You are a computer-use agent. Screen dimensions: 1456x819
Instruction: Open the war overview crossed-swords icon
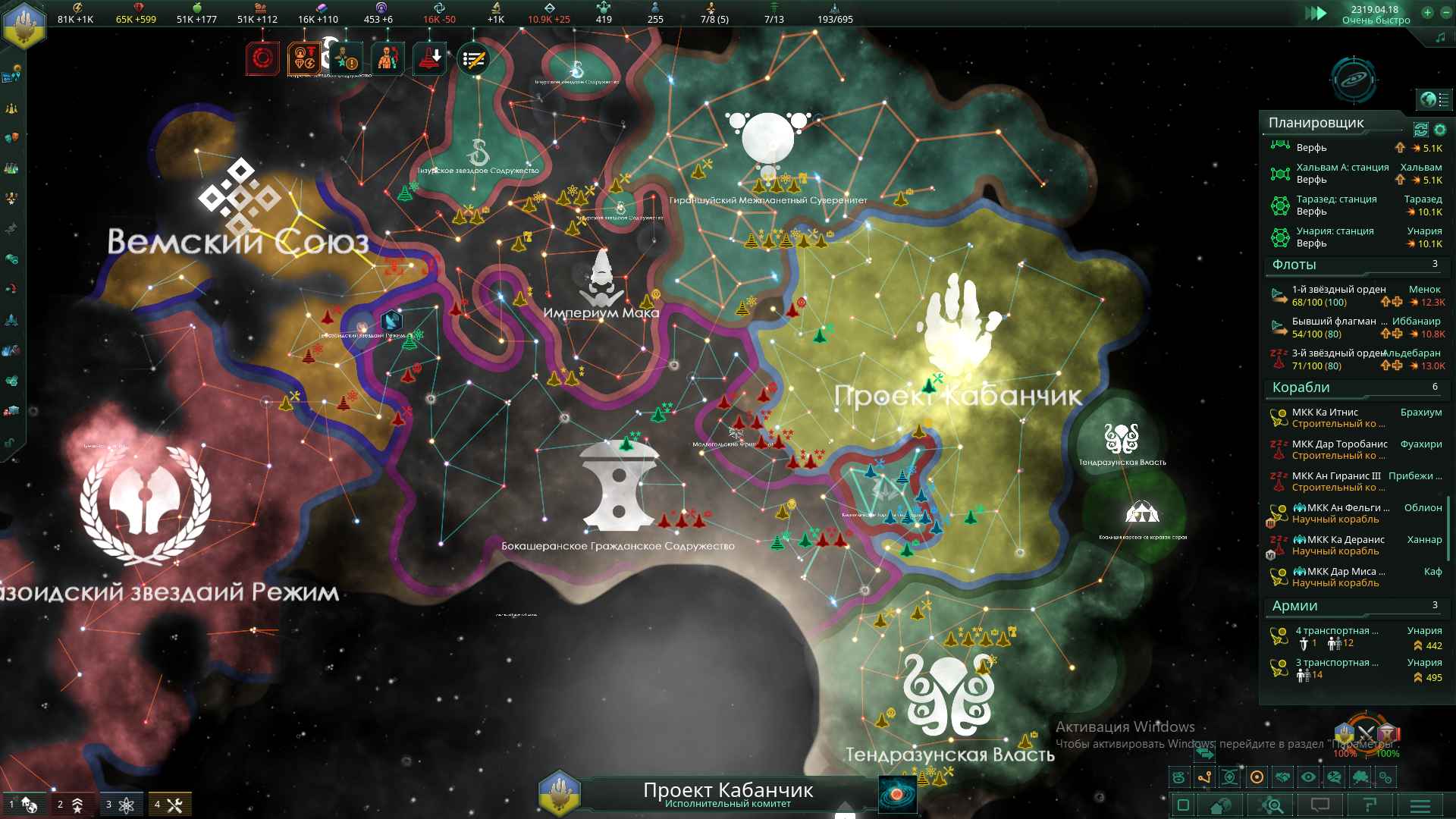[1366, 733]
